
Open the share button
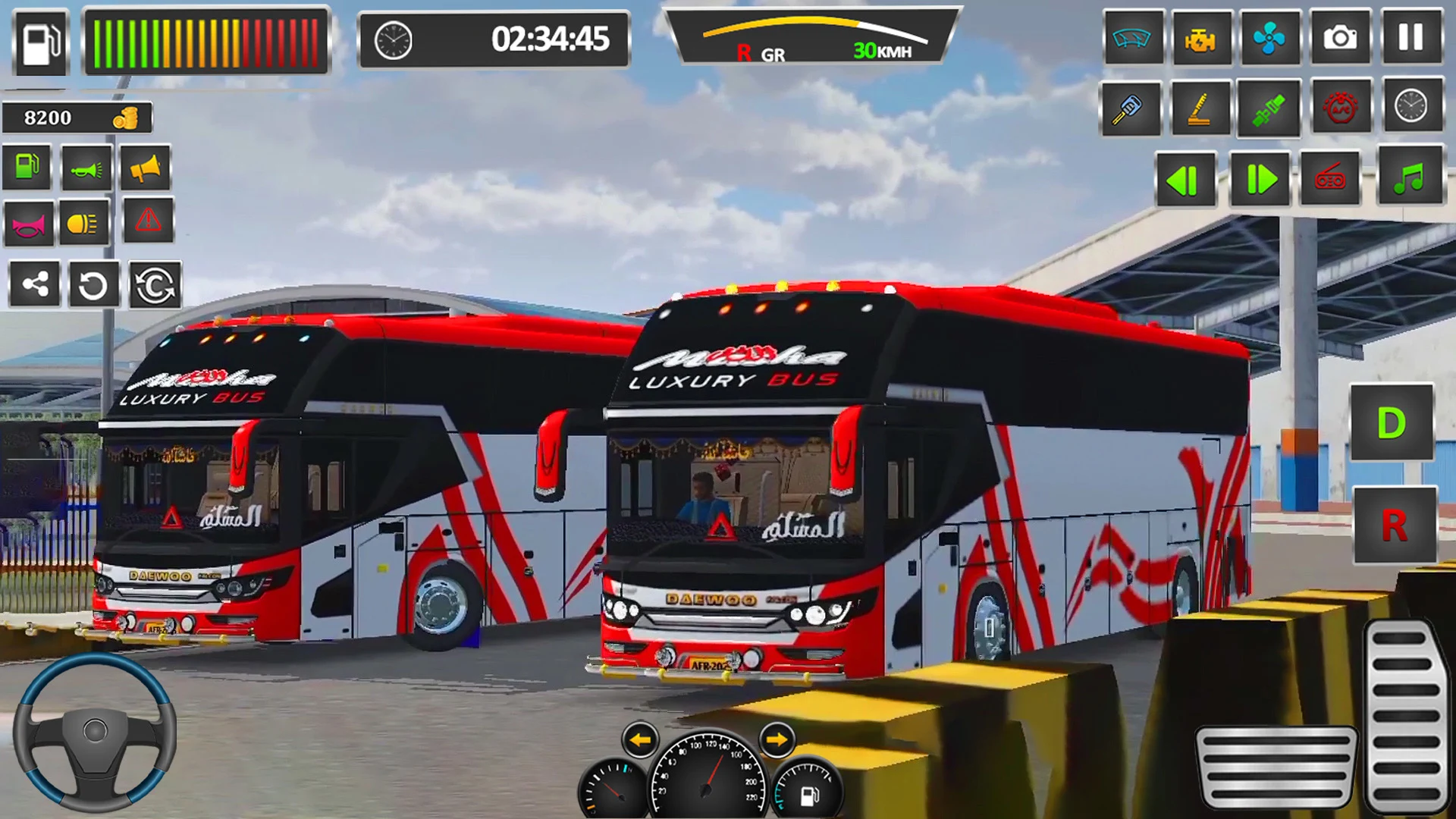pos(35,285)
